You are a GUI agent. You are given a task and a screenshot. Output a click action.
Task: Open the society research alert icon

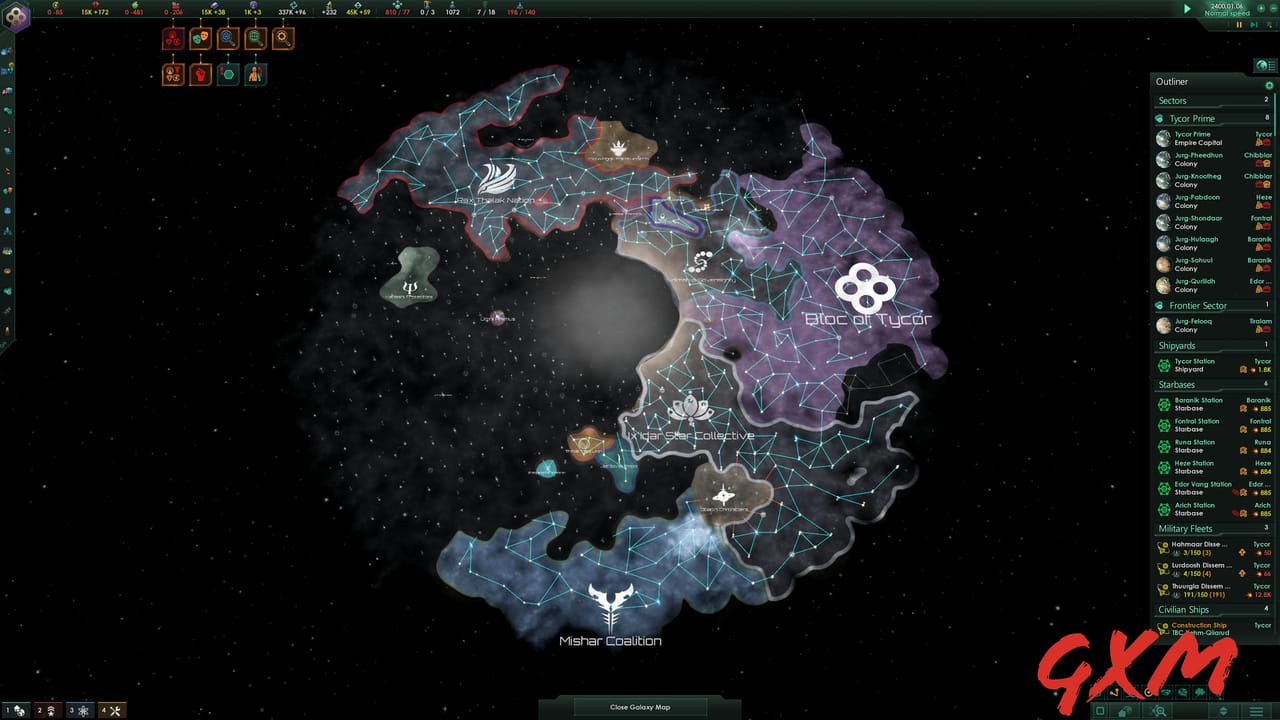point(253,38)
